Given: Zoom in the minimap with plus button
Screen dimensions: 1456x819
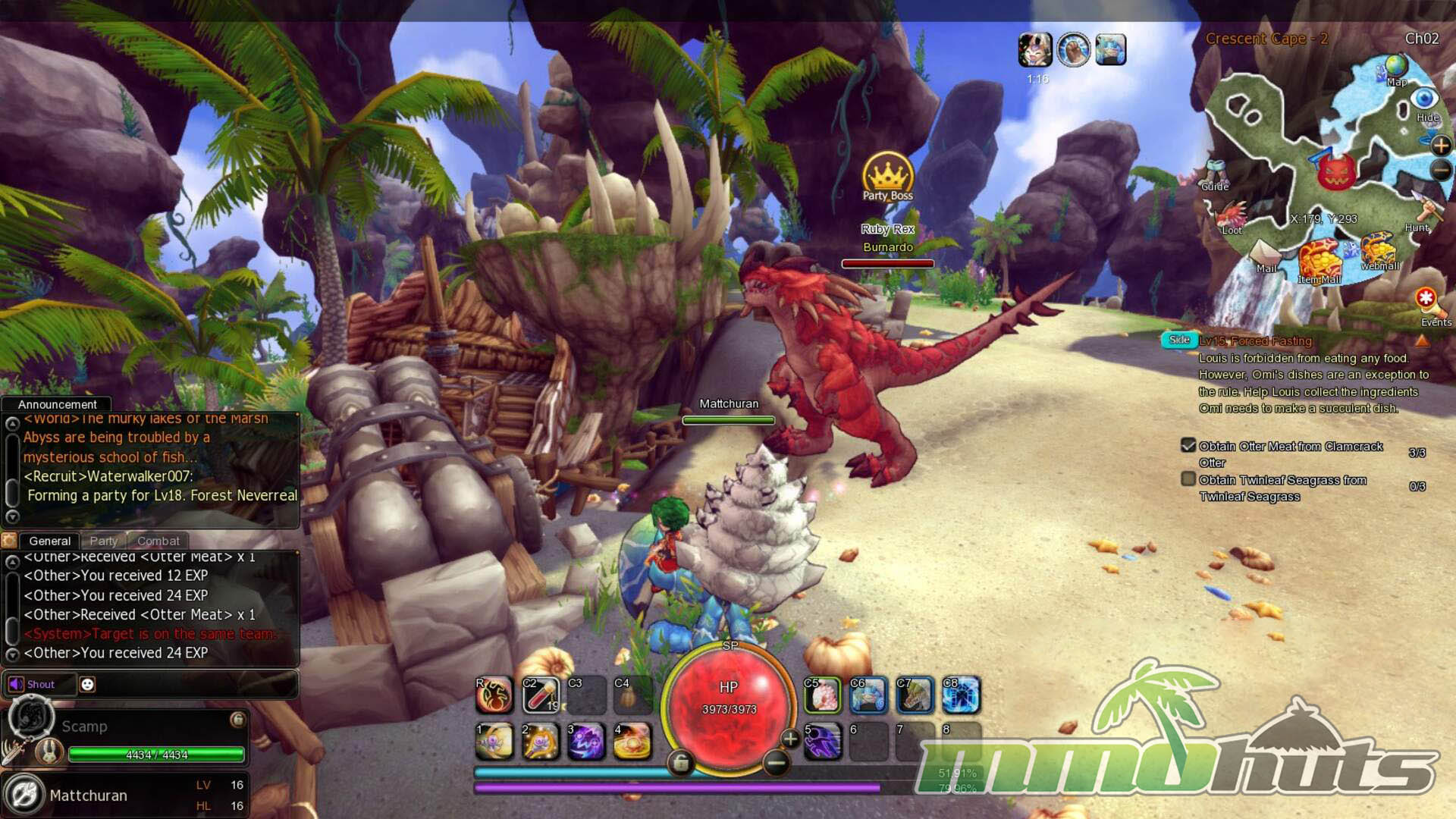Looking at the screenshot, I should (1440, 146).
